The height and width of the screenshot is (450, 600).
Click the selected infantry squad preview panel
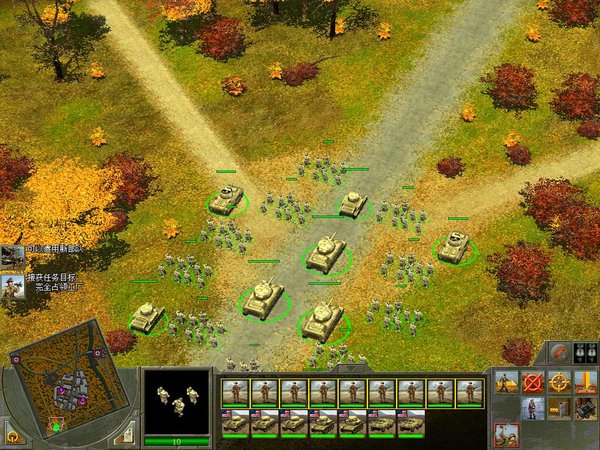(177, 401)
